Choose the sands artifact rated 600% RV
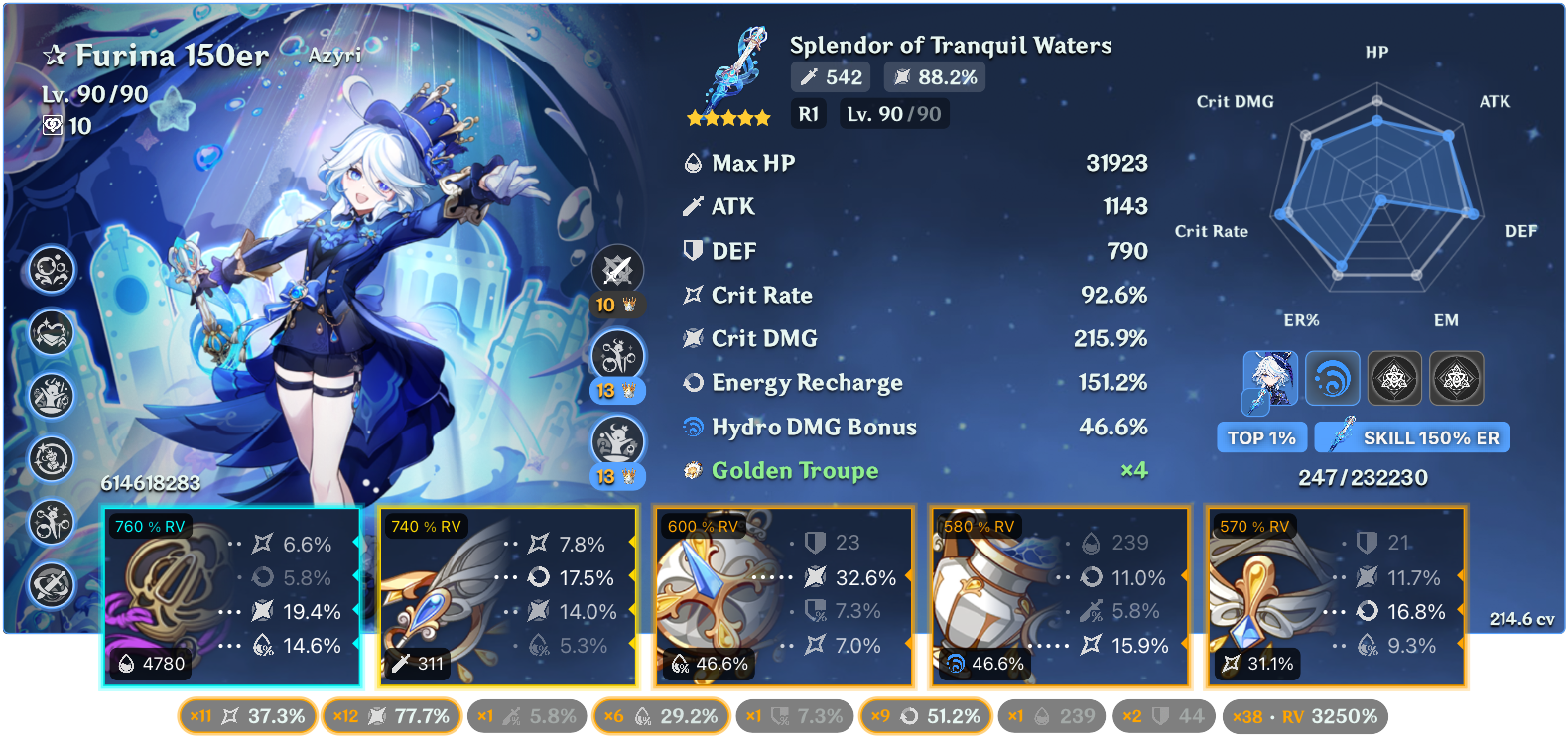This screenshot has height=741, width=1568. click(783, 597)
